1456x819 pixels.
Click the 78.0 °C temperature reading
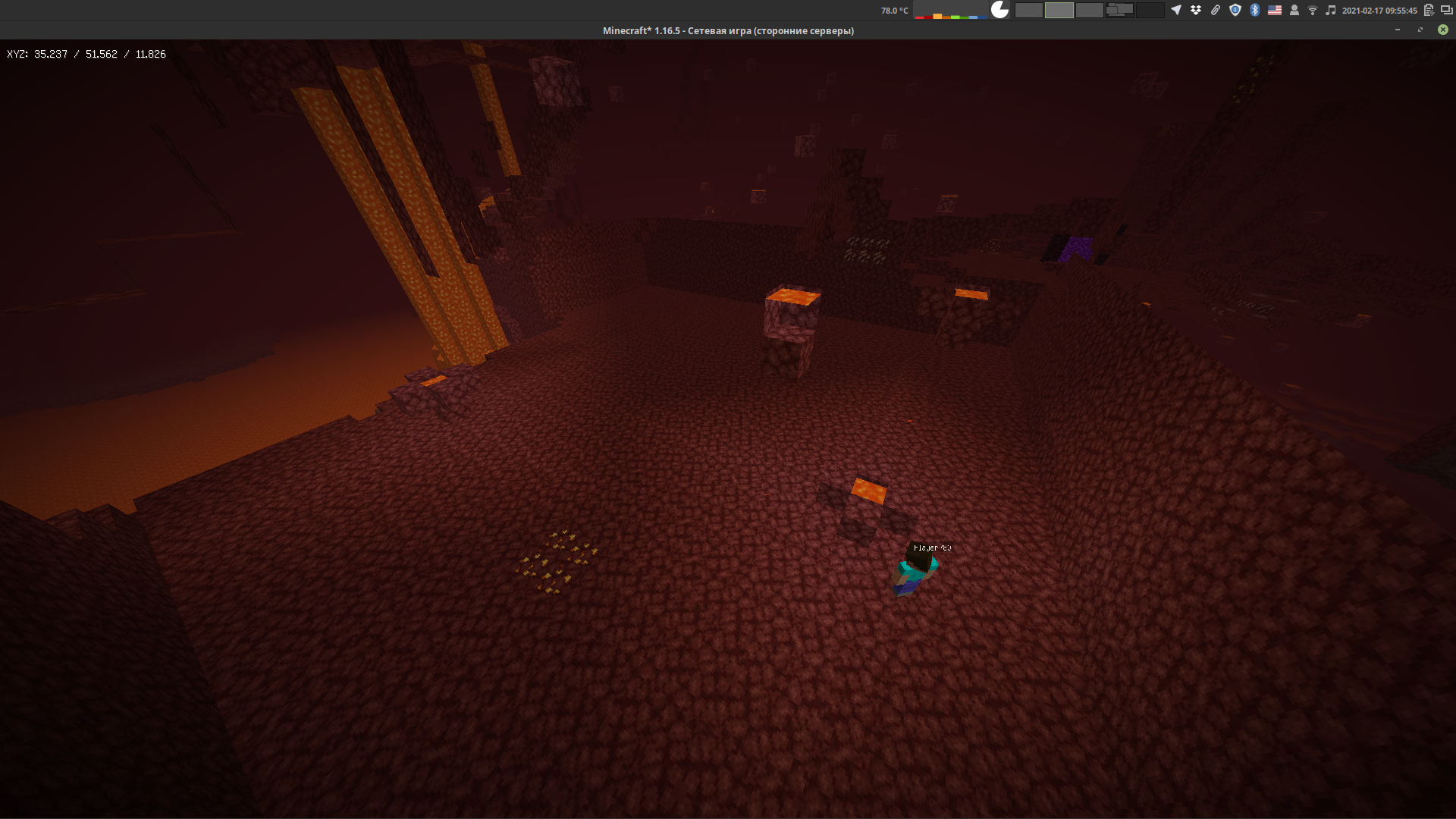pyautogui.click(x=895, y=10)
